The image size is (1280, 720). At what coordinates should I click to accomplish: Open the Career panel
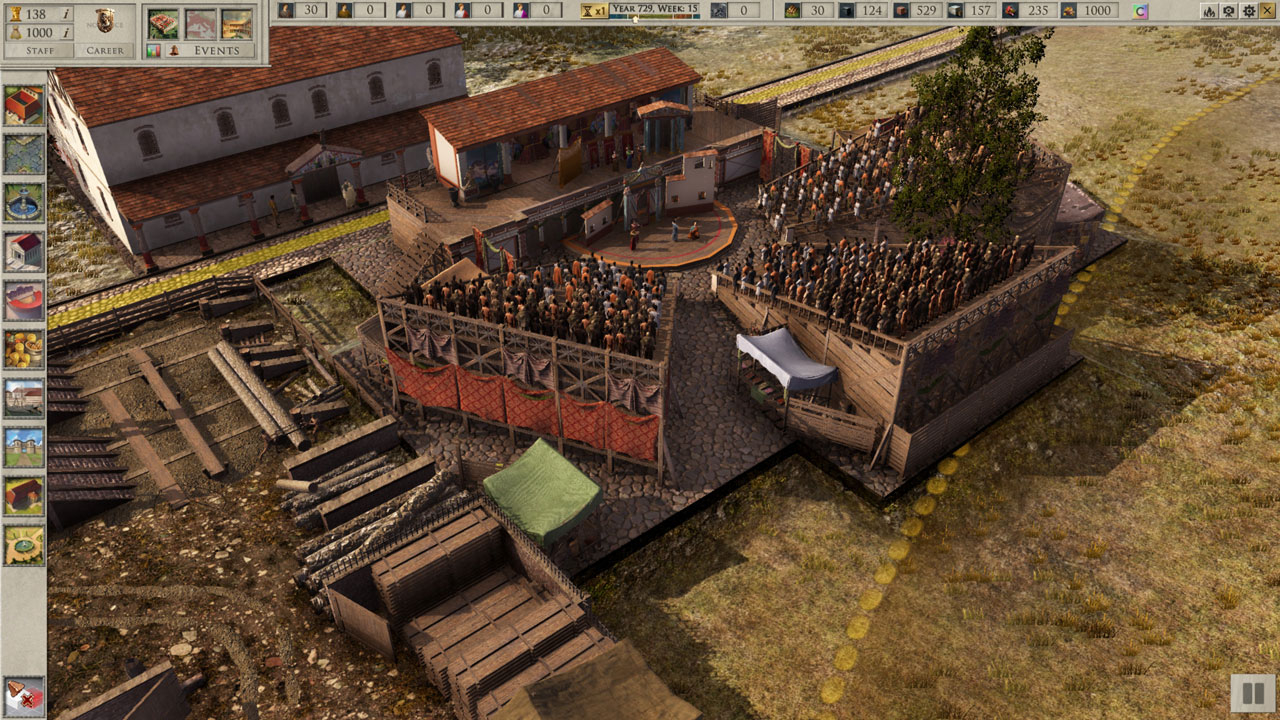coord(105,50)
